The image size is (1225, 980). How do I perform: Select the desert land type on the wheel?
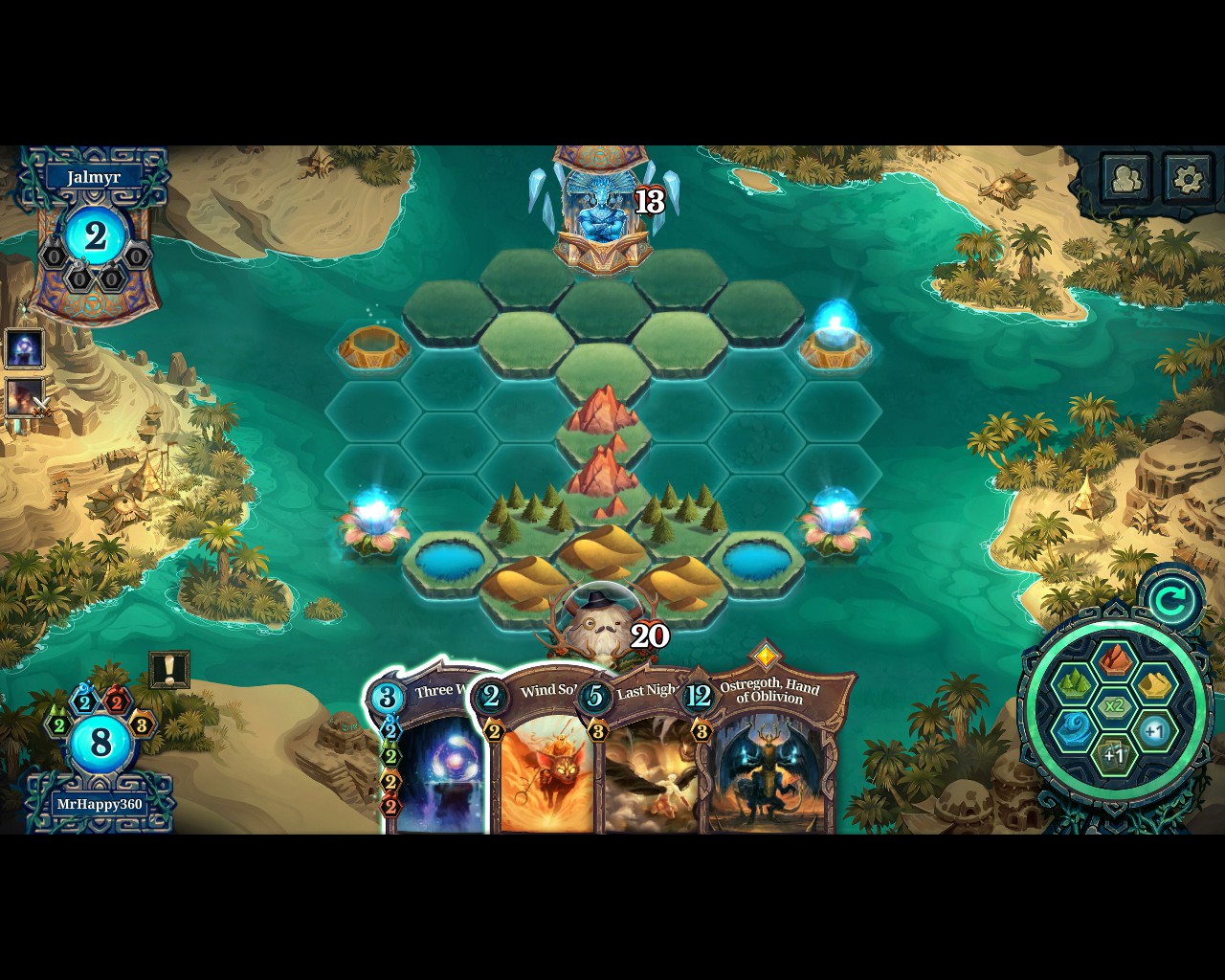coord(1153,683)
